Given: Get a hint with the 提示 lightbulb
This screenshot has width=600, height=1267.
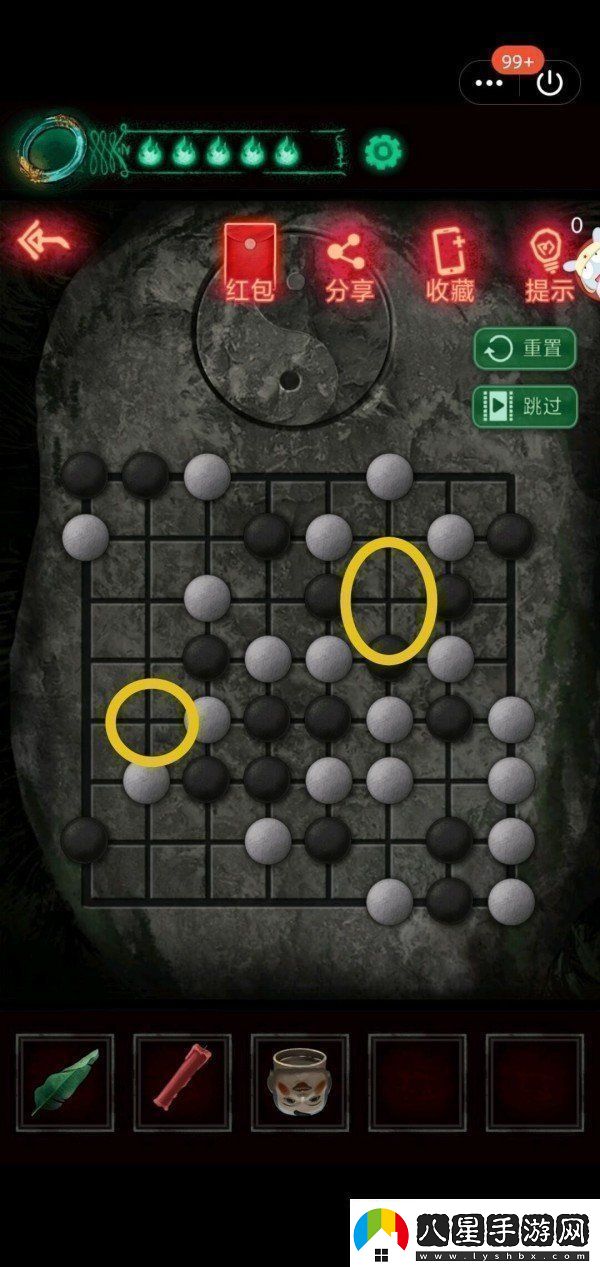Looking at the screenshot, I should [548, 264].
